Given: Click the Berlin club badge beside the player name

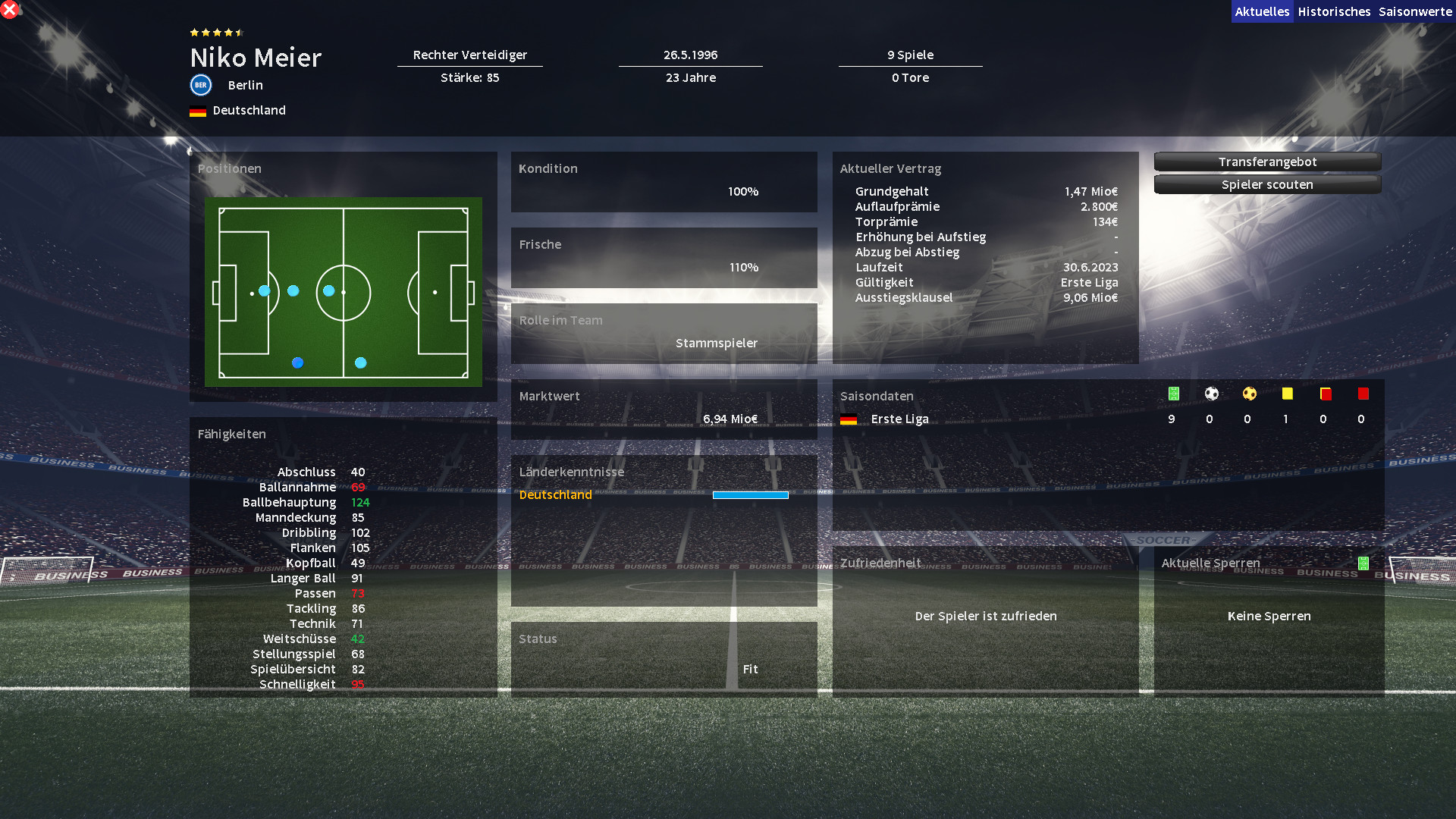Looking at the screenshot, I should pyautogui.click(x=199, y=85).
